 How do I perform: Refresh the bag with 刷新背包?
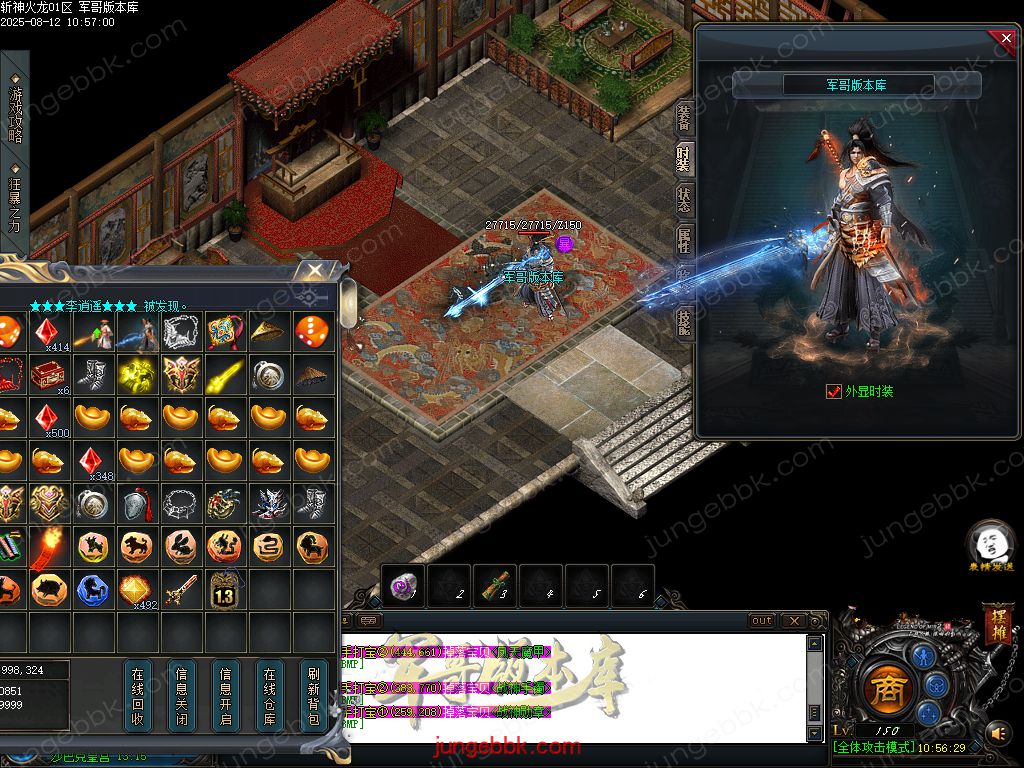pos(314,695)
